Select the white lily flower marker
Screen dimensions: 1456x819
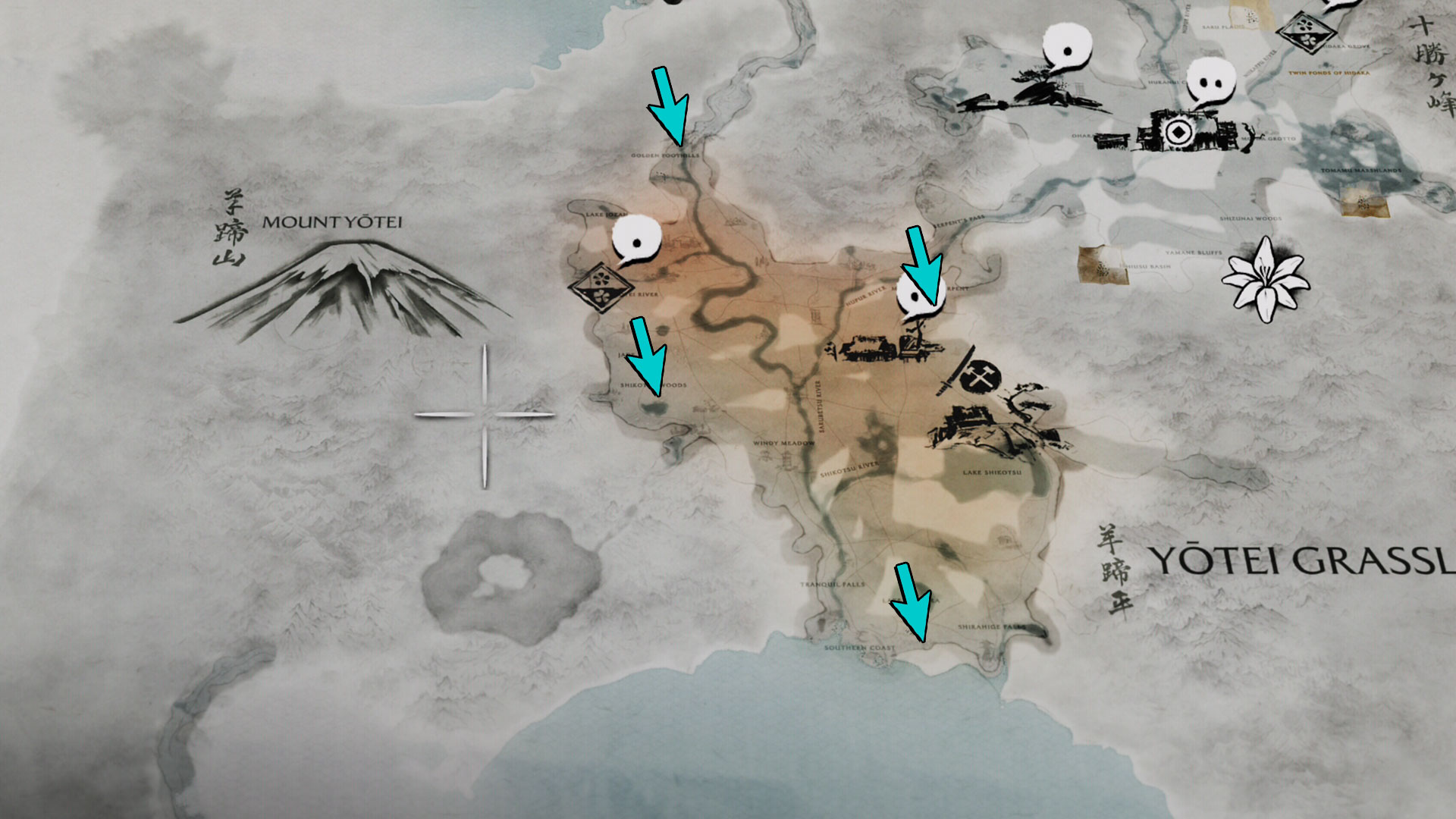coord(1264,280)
